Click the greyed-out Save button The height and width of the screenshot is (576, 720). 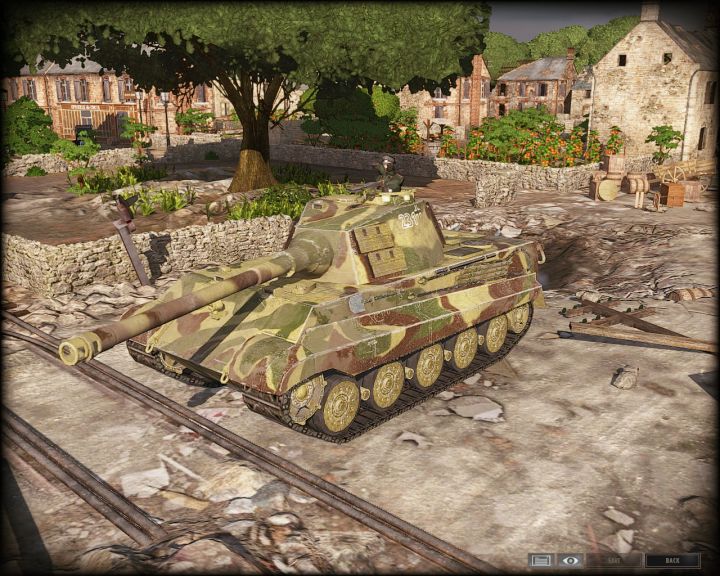(614, 560)
